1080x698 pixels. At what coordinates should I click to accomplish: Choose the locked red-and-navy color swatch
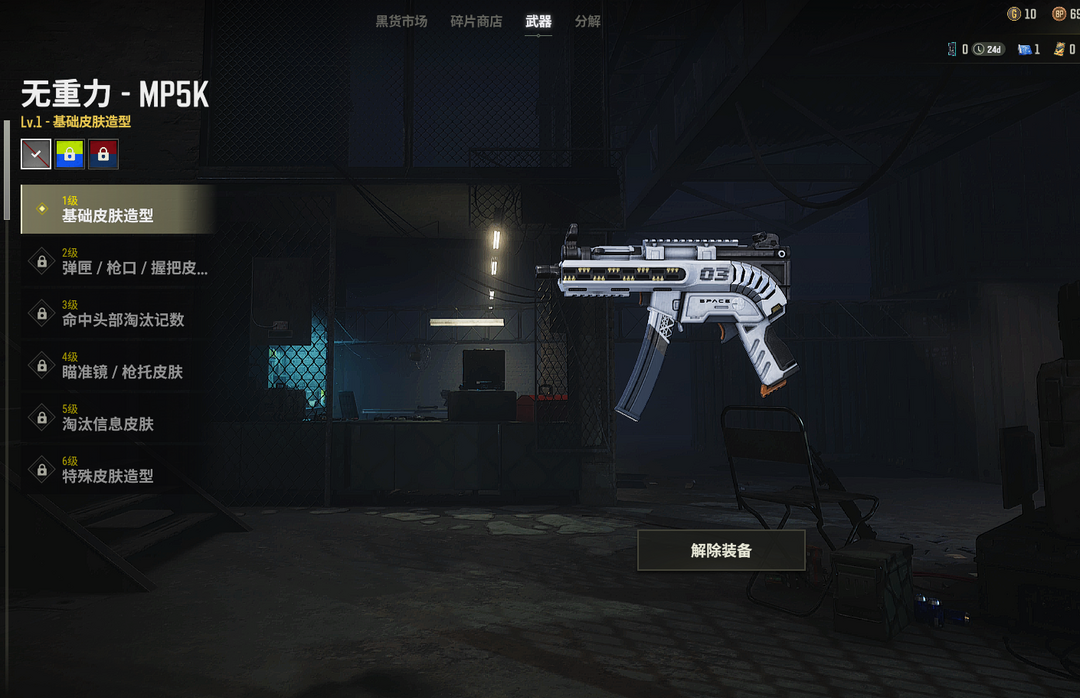pyautogui.click(x=103, y=154)
